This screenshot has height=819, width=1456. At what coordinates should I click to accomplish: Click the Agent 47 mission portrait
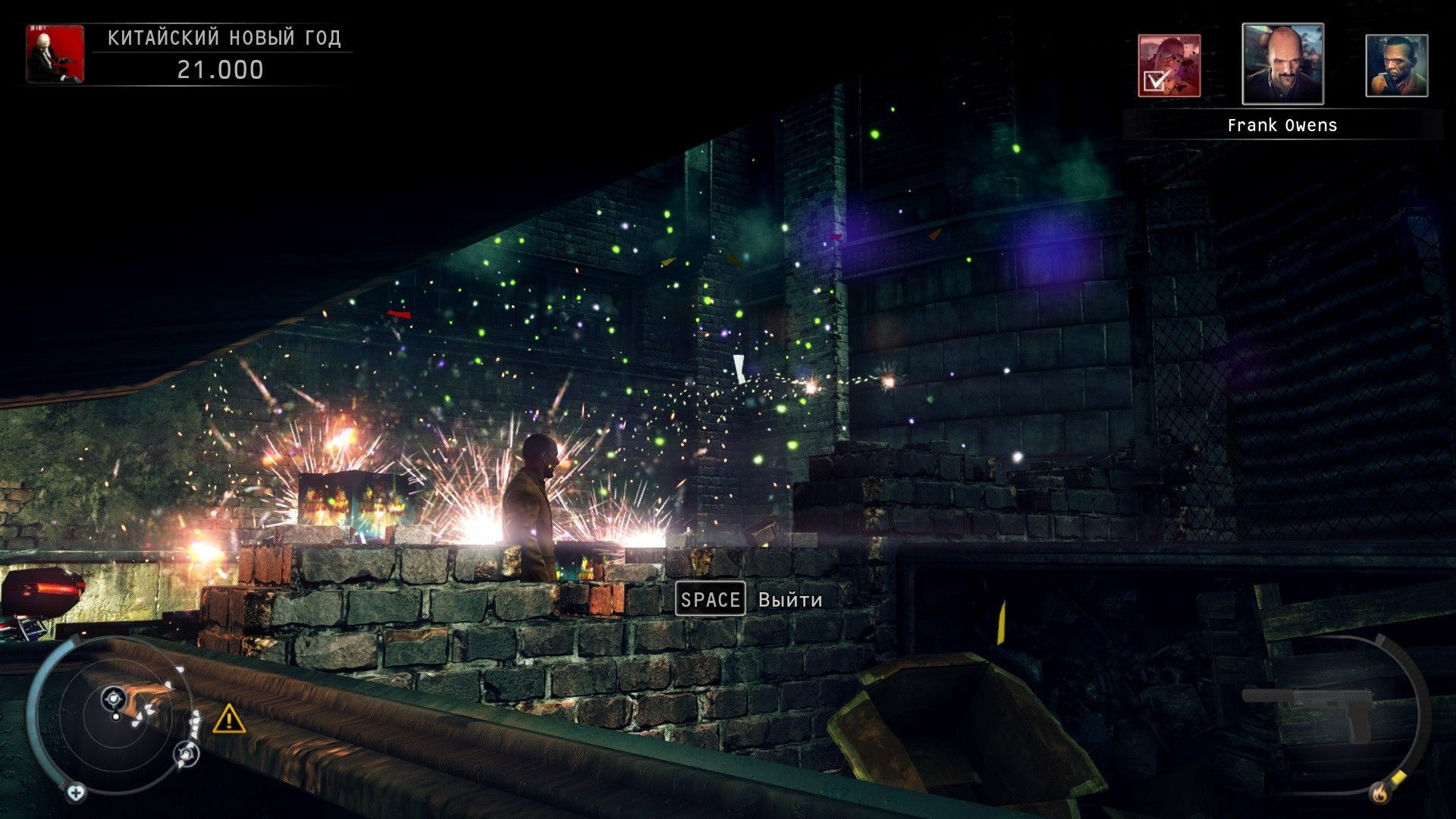55,53
